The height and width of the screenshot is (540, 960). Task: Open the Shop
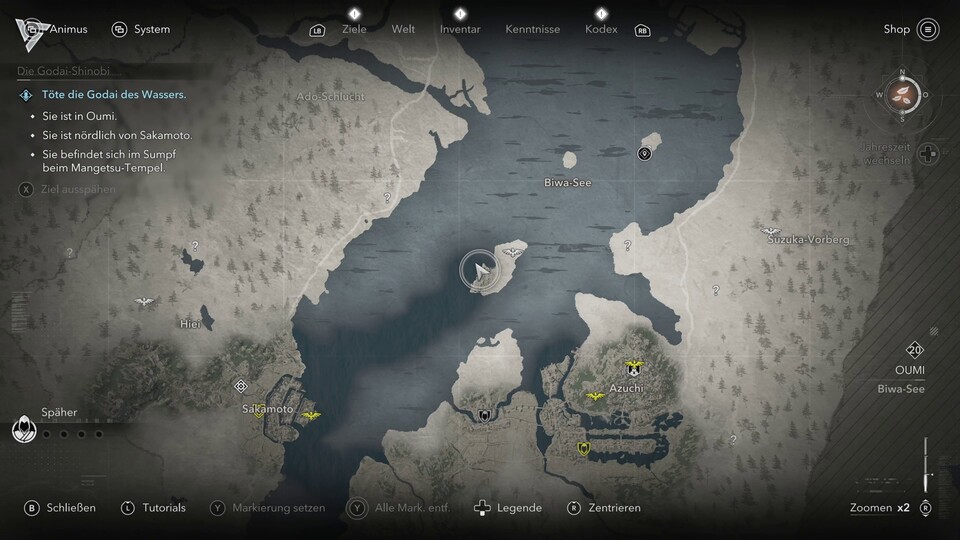(910, 29)
